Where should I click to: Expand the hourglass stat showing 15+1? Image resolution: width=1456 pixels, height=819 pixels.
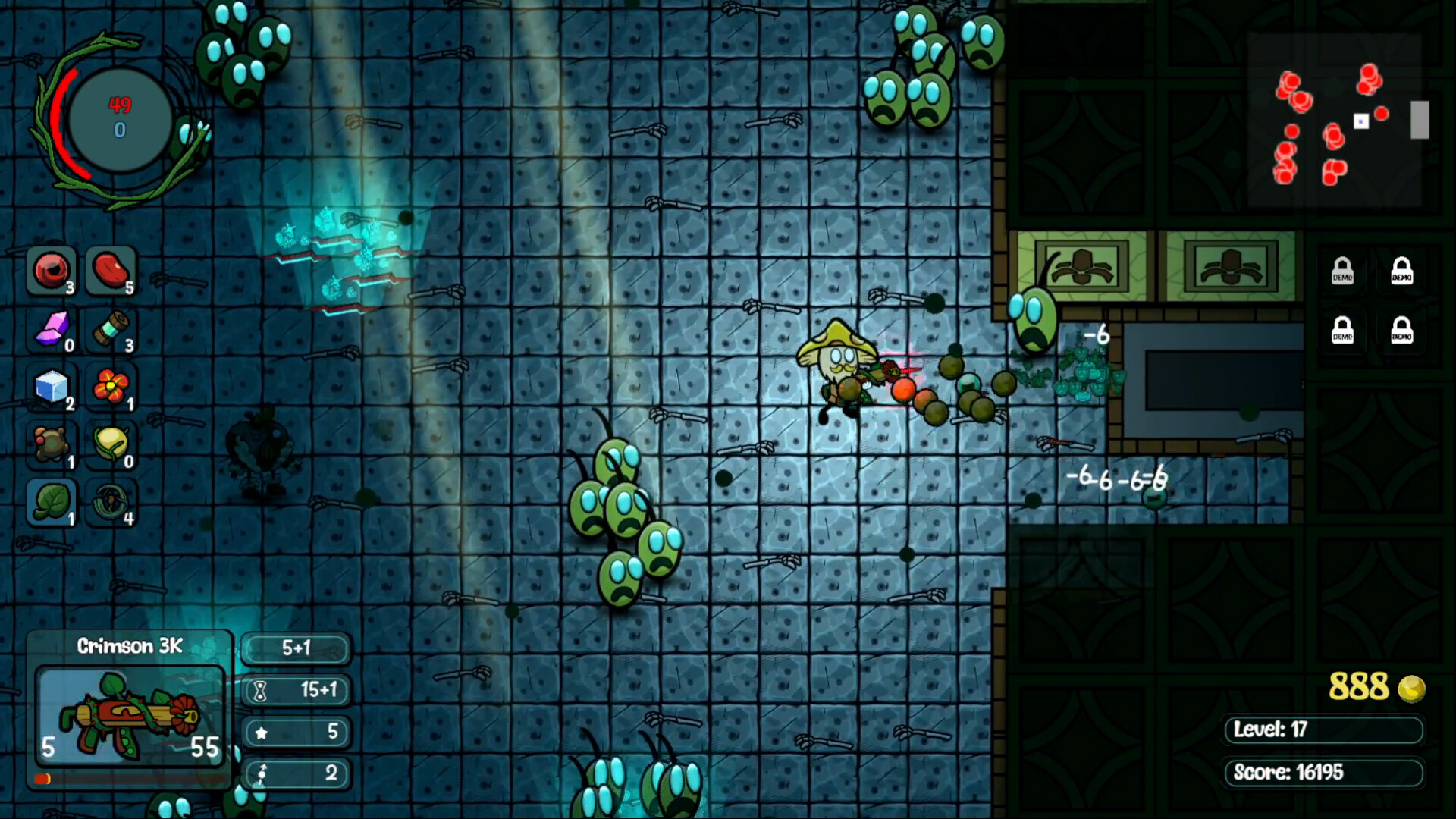pos(296,691)
